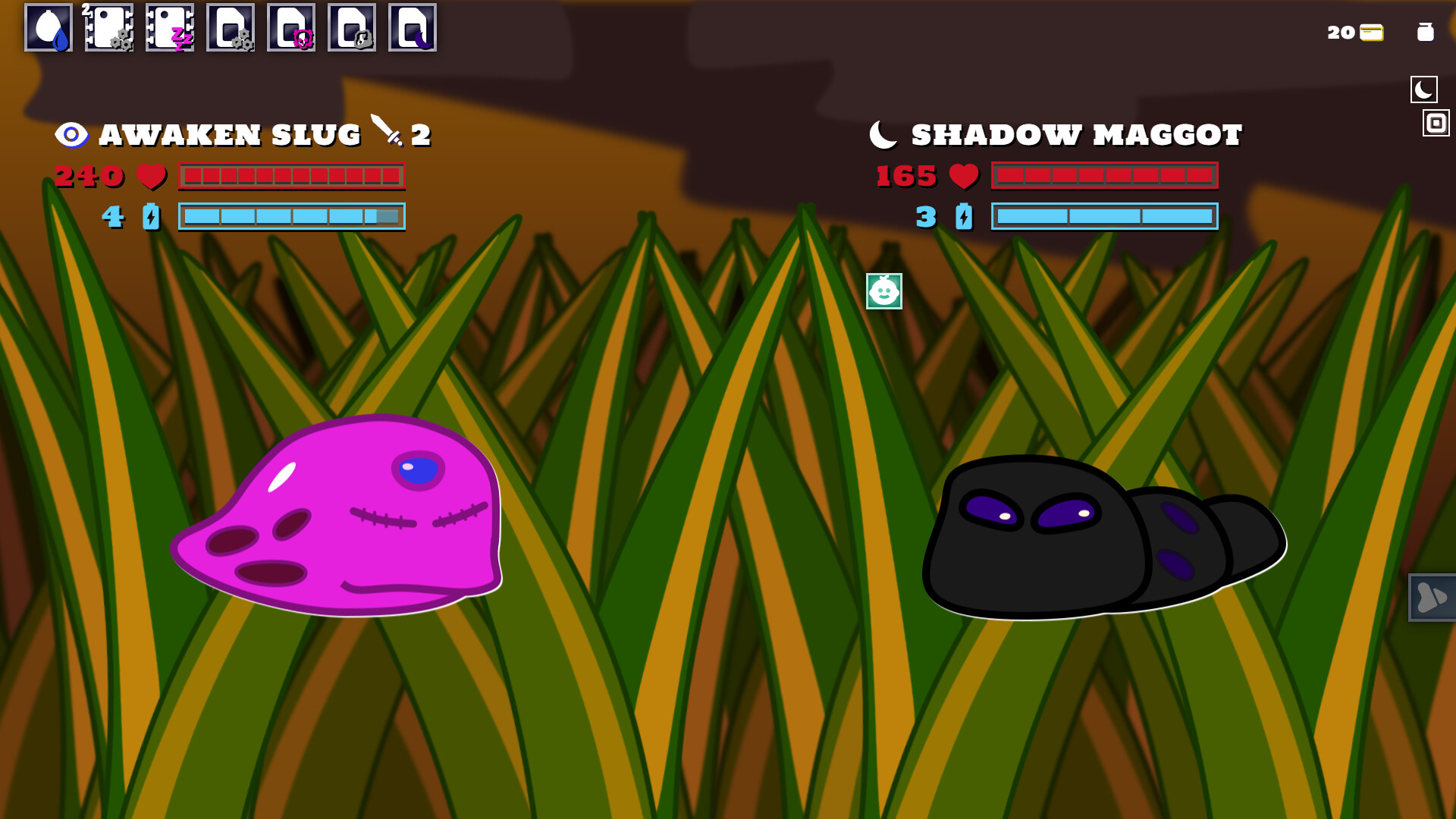Select the Shadow Maggot nameplate

click(1075, 134)
